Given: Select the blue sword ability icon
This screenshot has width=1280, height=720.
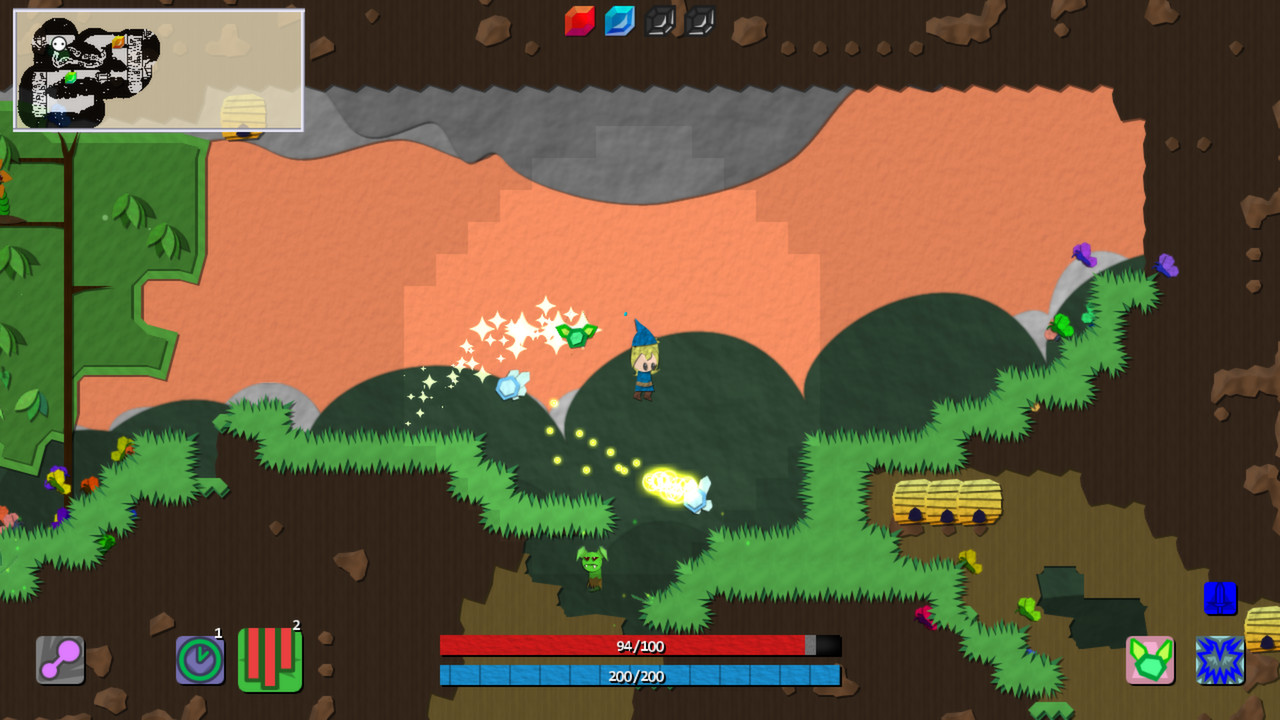Looking at the screenshot, I should tap(1218, 599).
